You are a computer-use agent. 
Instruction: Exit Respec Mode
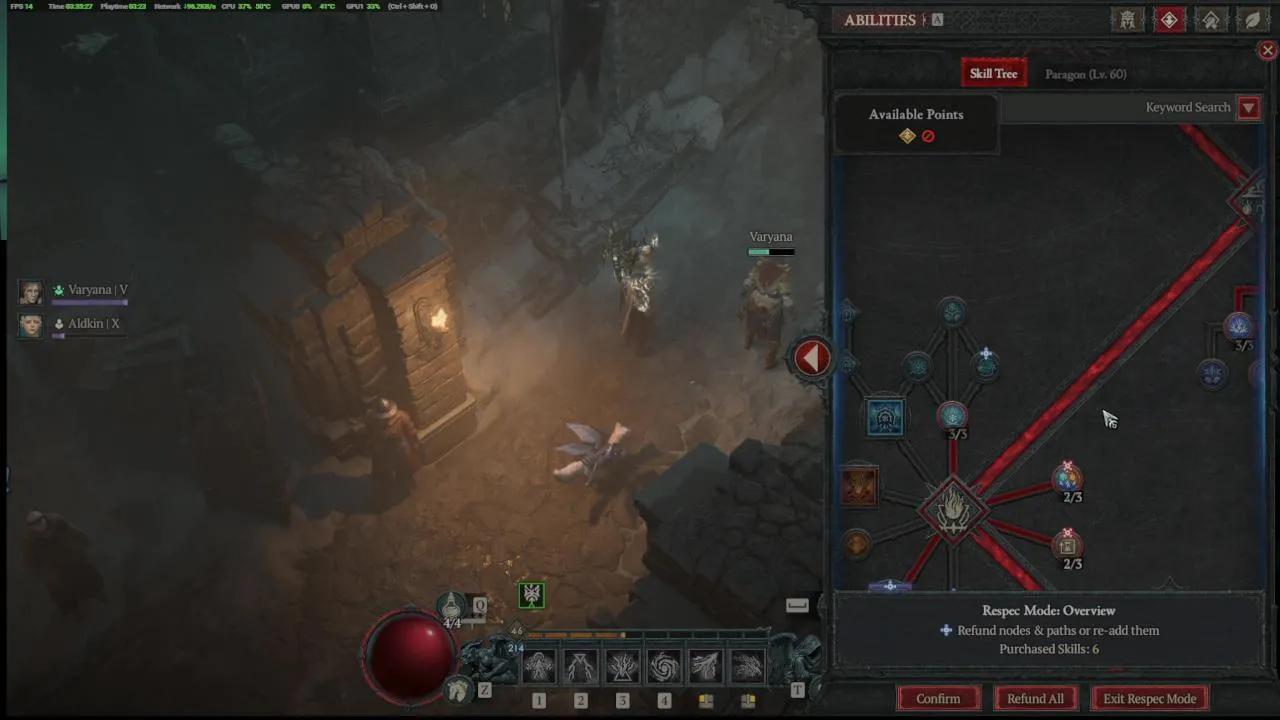pyautogui.click(x=1149, y=699)
